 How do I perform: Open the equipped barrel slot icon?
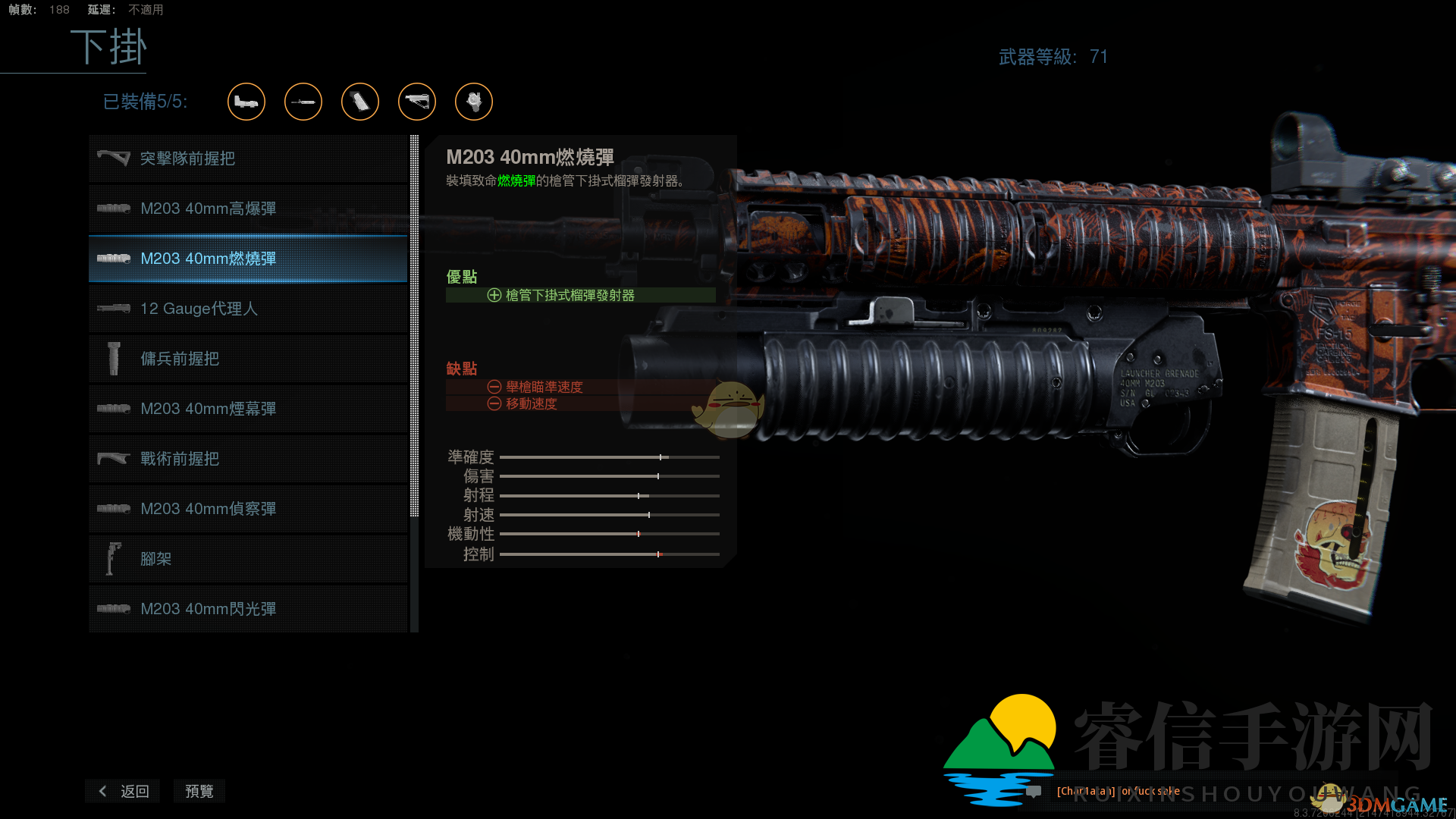(303, 102)
